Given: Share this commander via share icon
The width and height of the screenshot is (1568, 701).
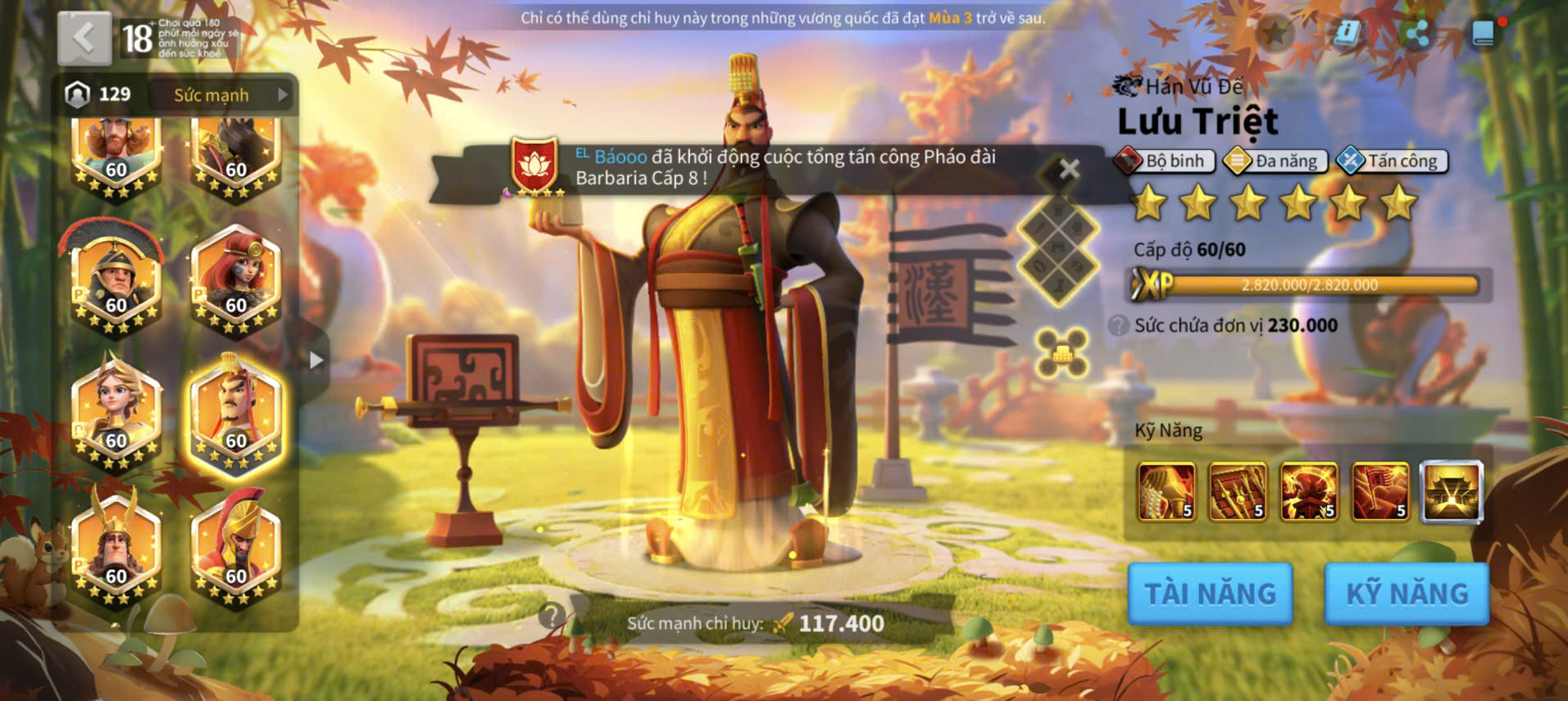Looking at the screenshot, I should (x=1416, y=34).
